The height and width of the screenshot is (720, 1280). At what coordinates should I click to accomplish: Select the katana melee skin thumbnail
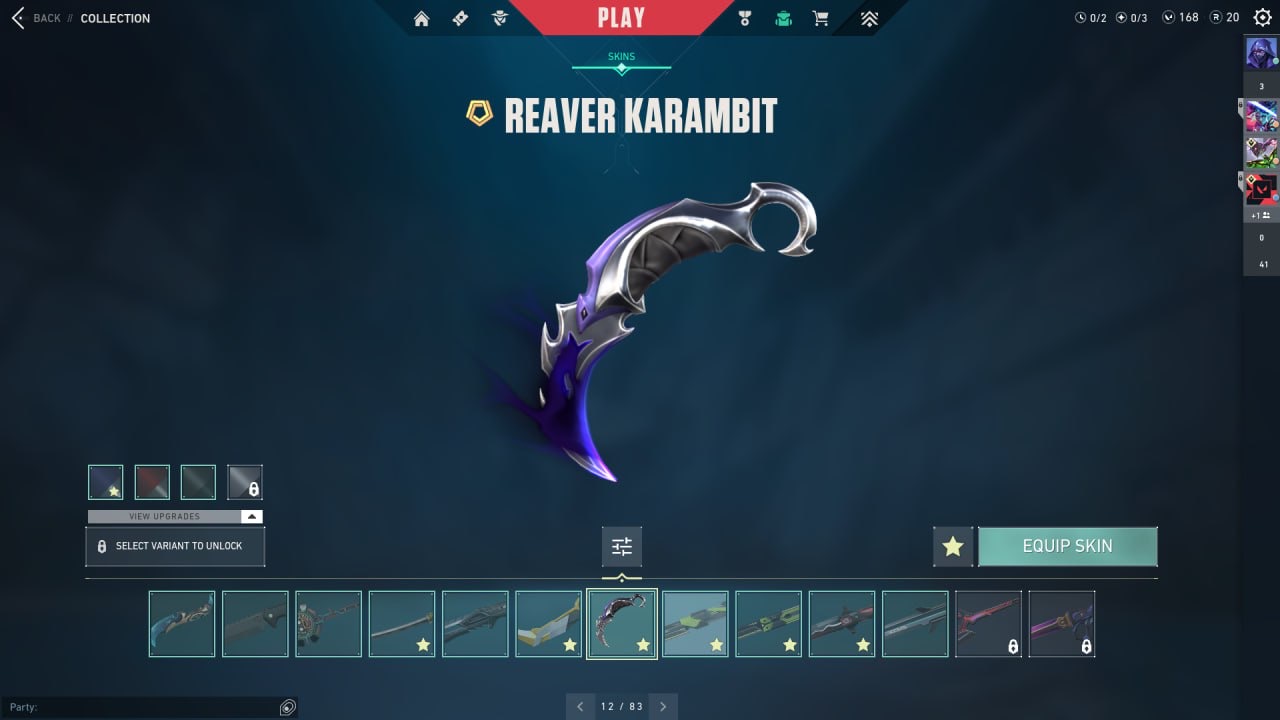point(402,624)
